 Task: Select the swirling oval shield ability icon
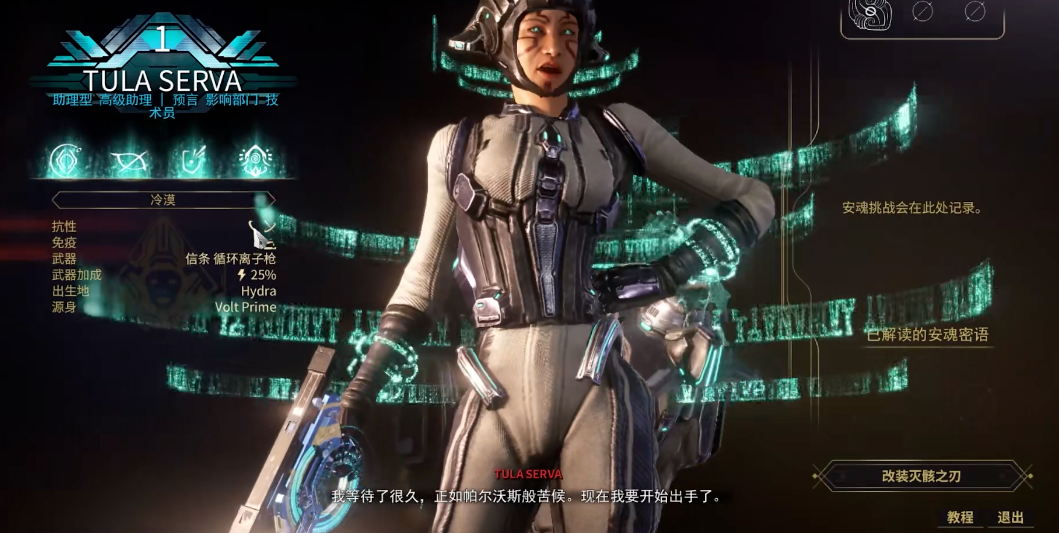tap(67, 160)
